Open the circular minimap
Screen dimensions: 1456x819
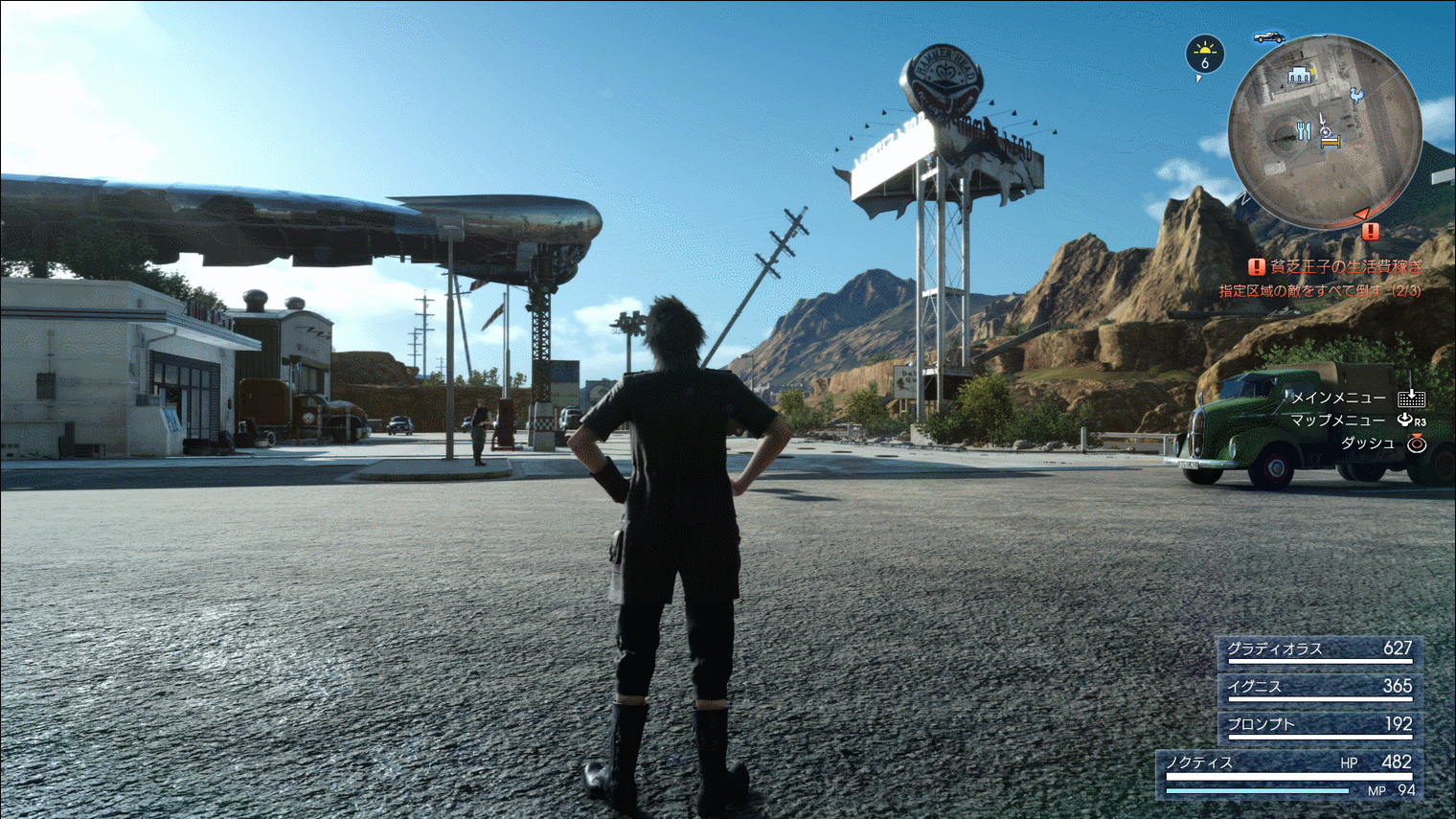pos(1325,132)
